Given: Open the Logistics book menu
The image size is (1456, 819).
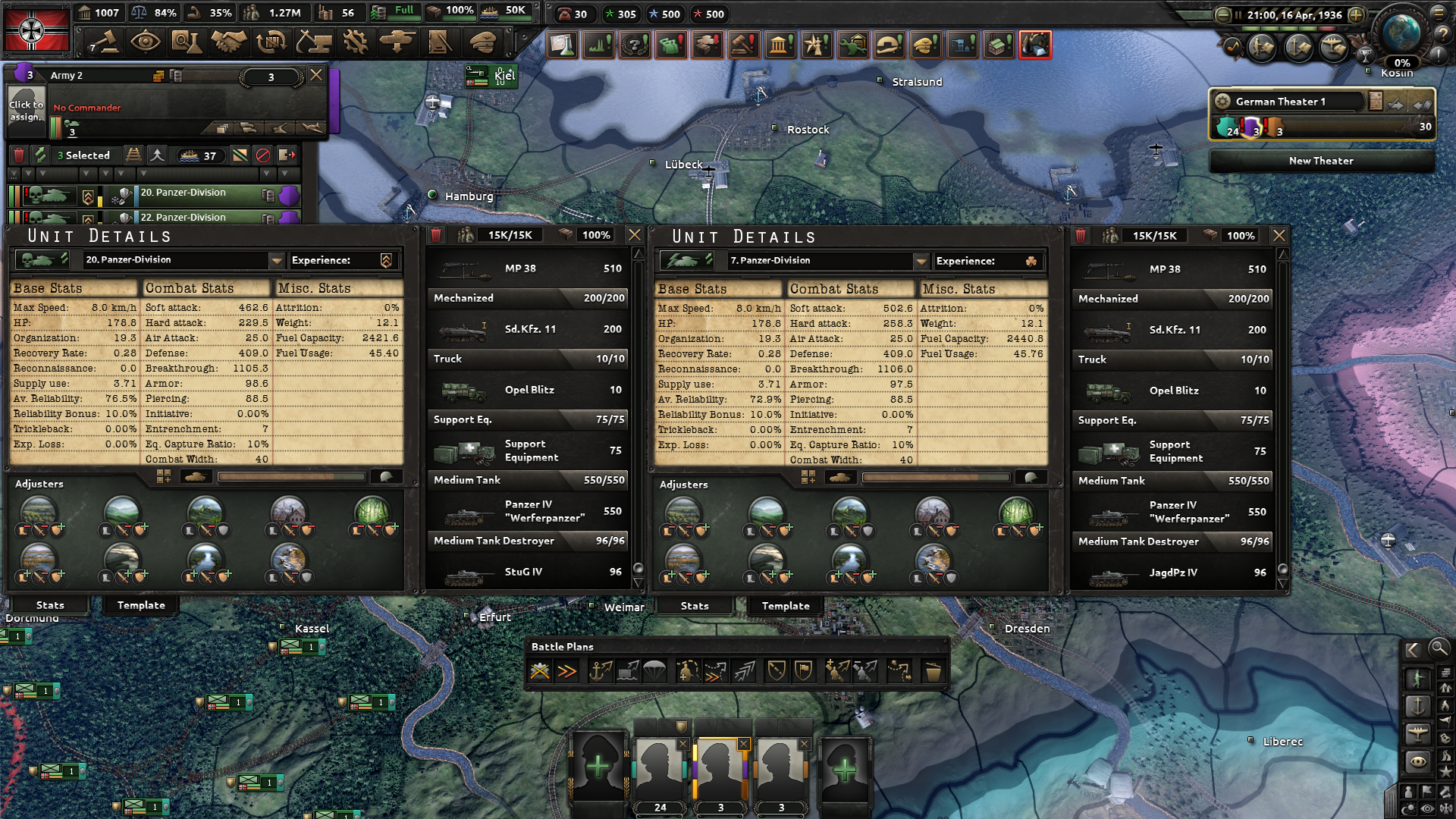Looking at the screenshot, I should pyautogui.click(x=438, y=44).
